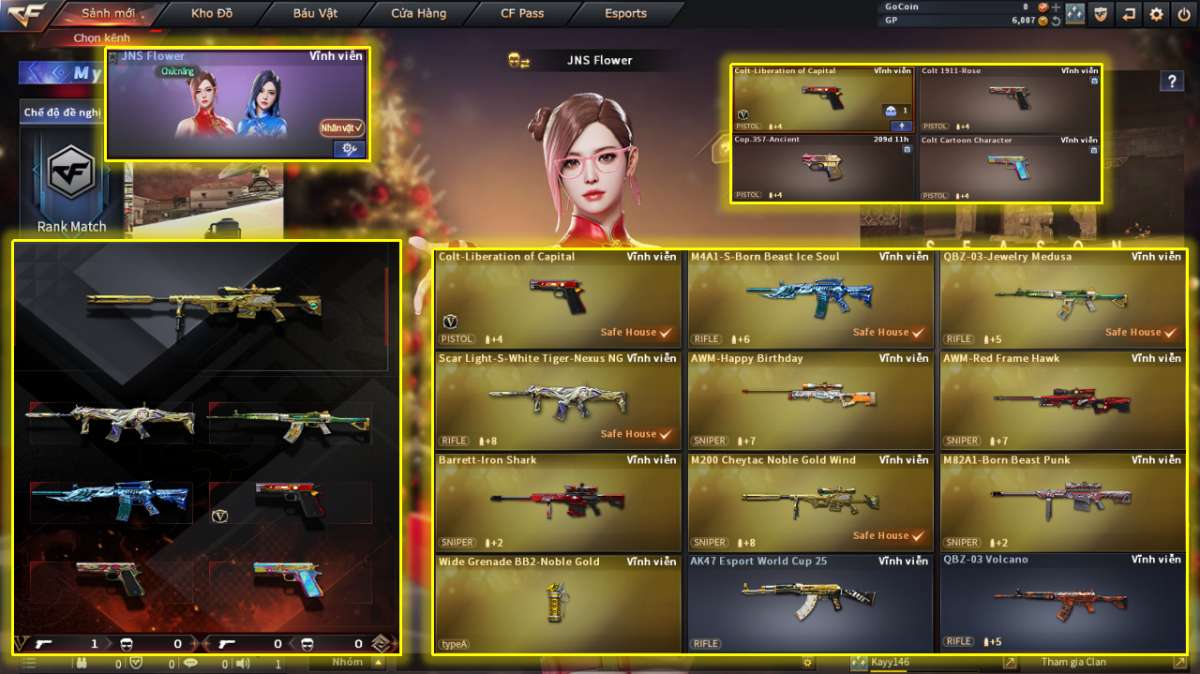This screenshot has width=1200, height=674.
Task: Switch to the Báu Vật tab
Action: pyautogui.click(x=316, y=14)
